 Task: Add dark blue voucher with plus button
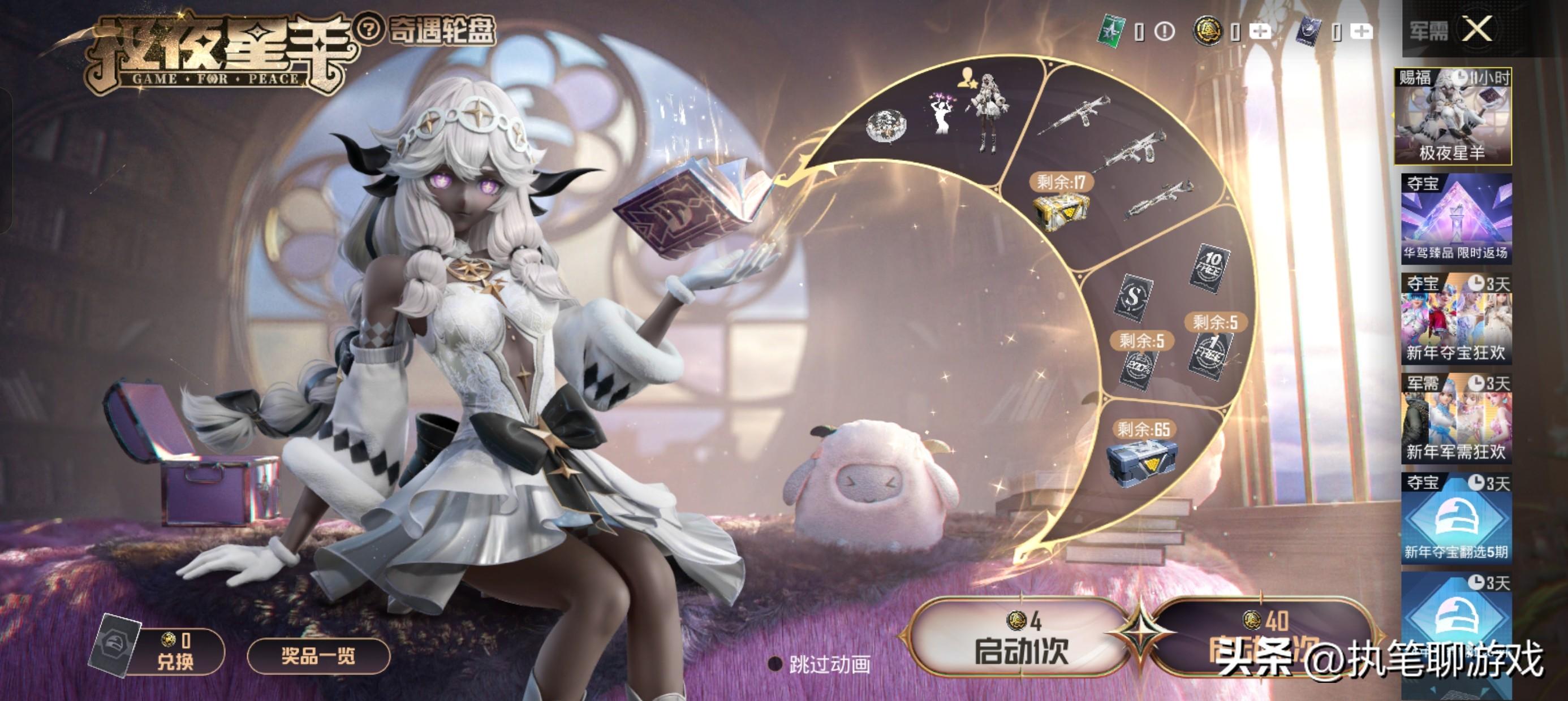coord(1360,31)
